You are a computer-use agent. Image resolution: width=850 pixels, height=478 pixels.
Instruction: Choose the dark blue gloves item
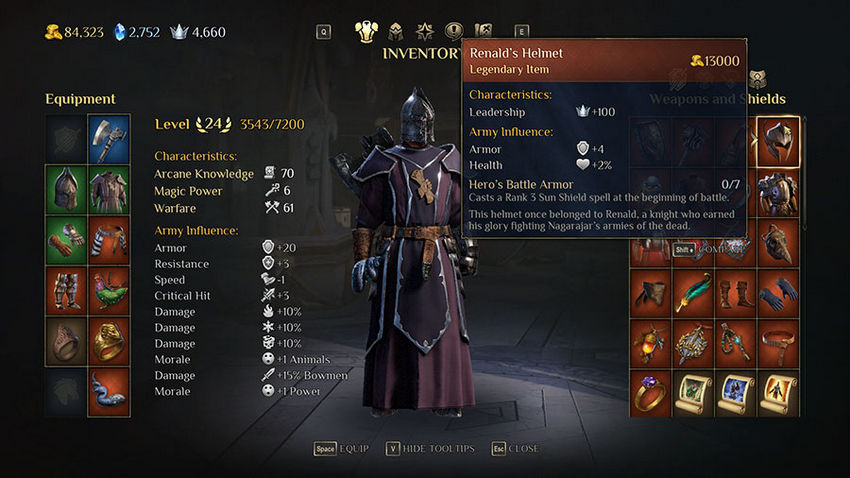click(778, 291)
